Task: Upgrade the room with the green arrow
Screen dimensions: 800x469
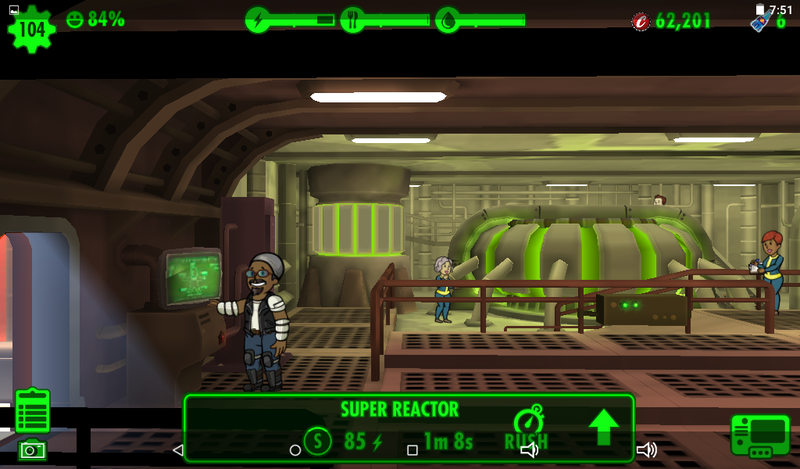Action: 603,427
